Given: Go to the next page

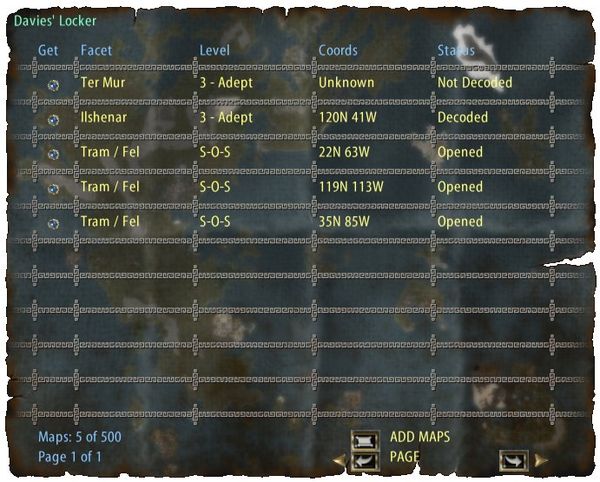Looking at the screenshot, I should [514, 460].
